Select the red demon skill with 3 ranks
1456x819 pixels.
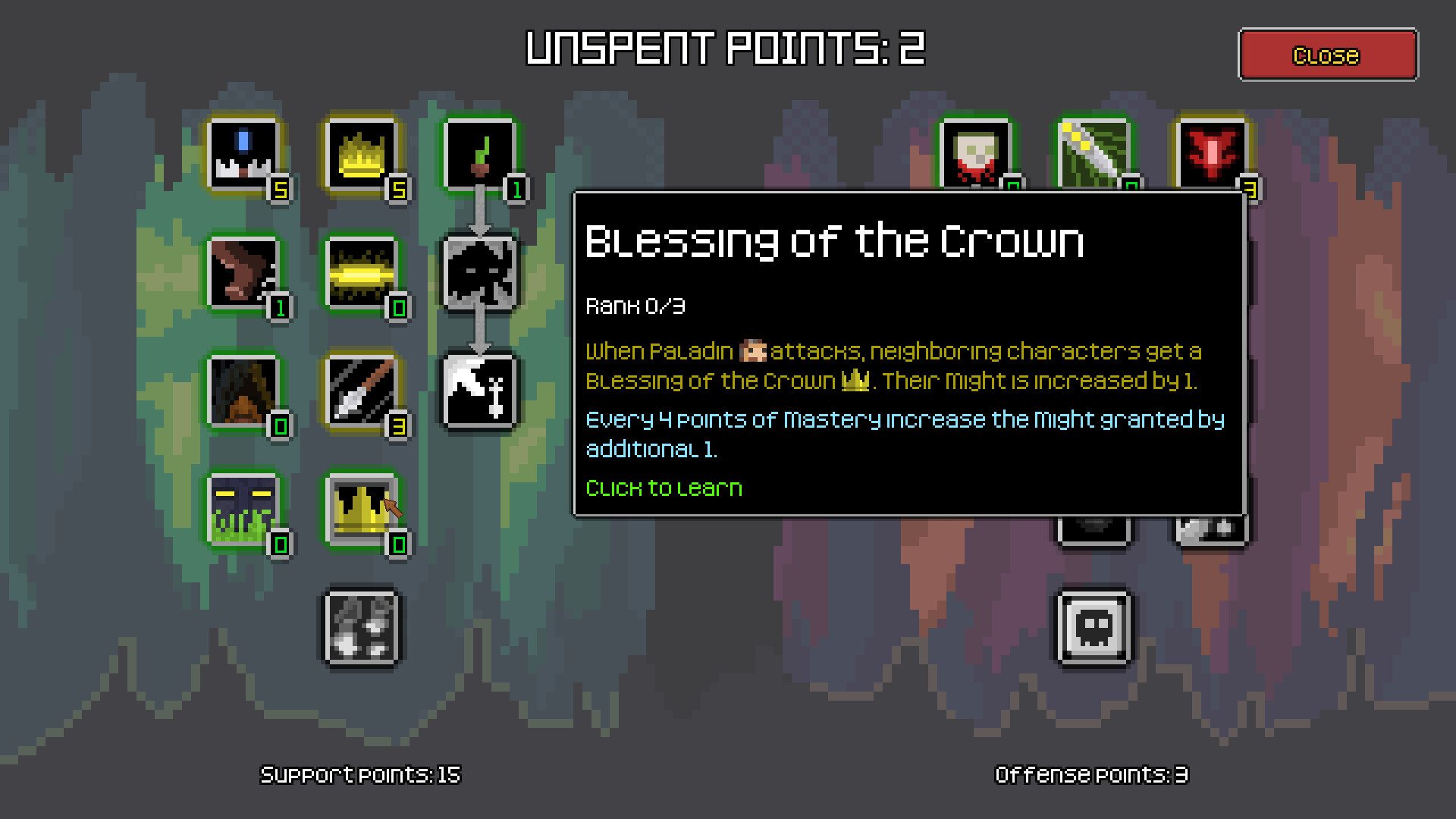click(x=1213, y=154)
